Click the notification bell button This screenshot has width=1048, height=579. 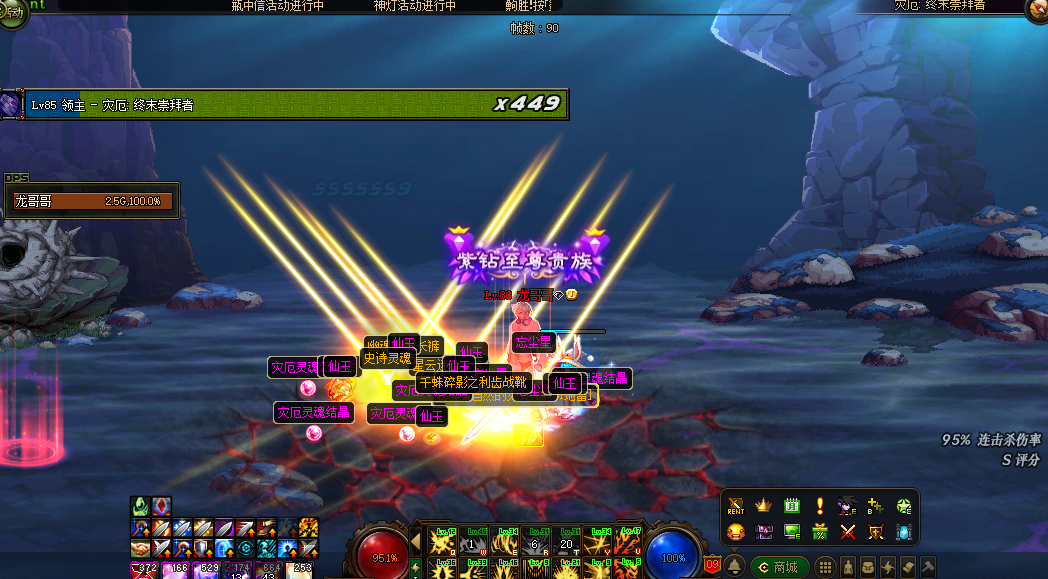coord(734,567)
